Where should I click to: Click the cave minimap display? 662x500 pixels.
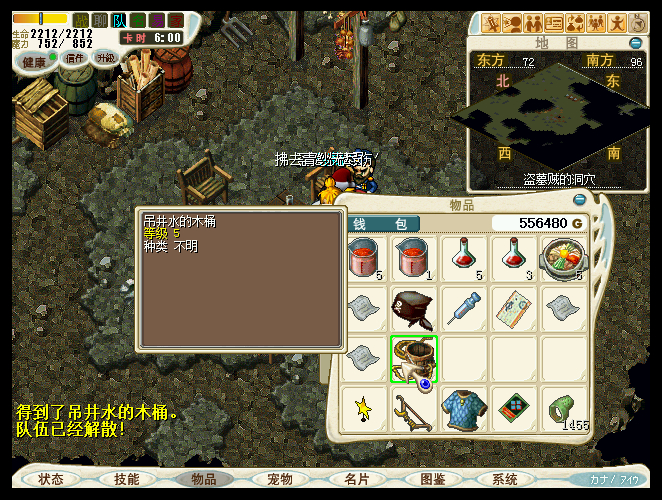[557, 118]
